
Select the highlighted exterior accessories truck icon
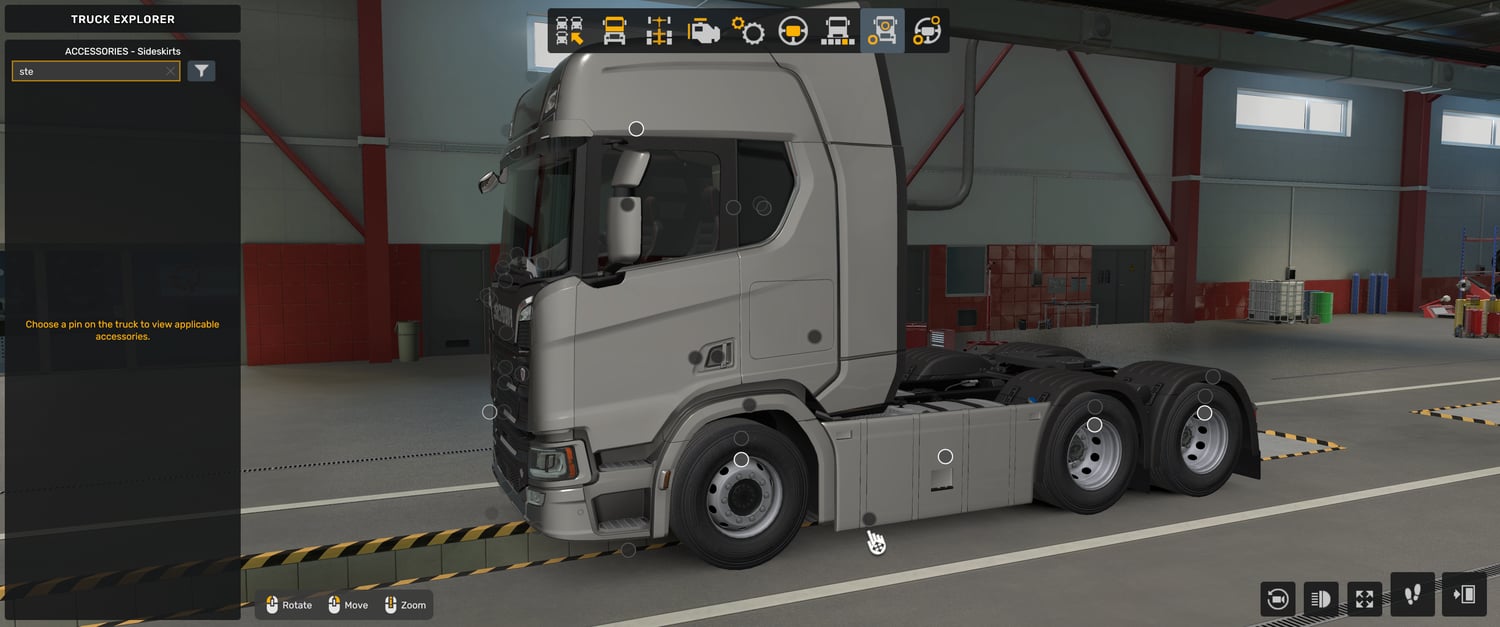[x=882, y=31]
